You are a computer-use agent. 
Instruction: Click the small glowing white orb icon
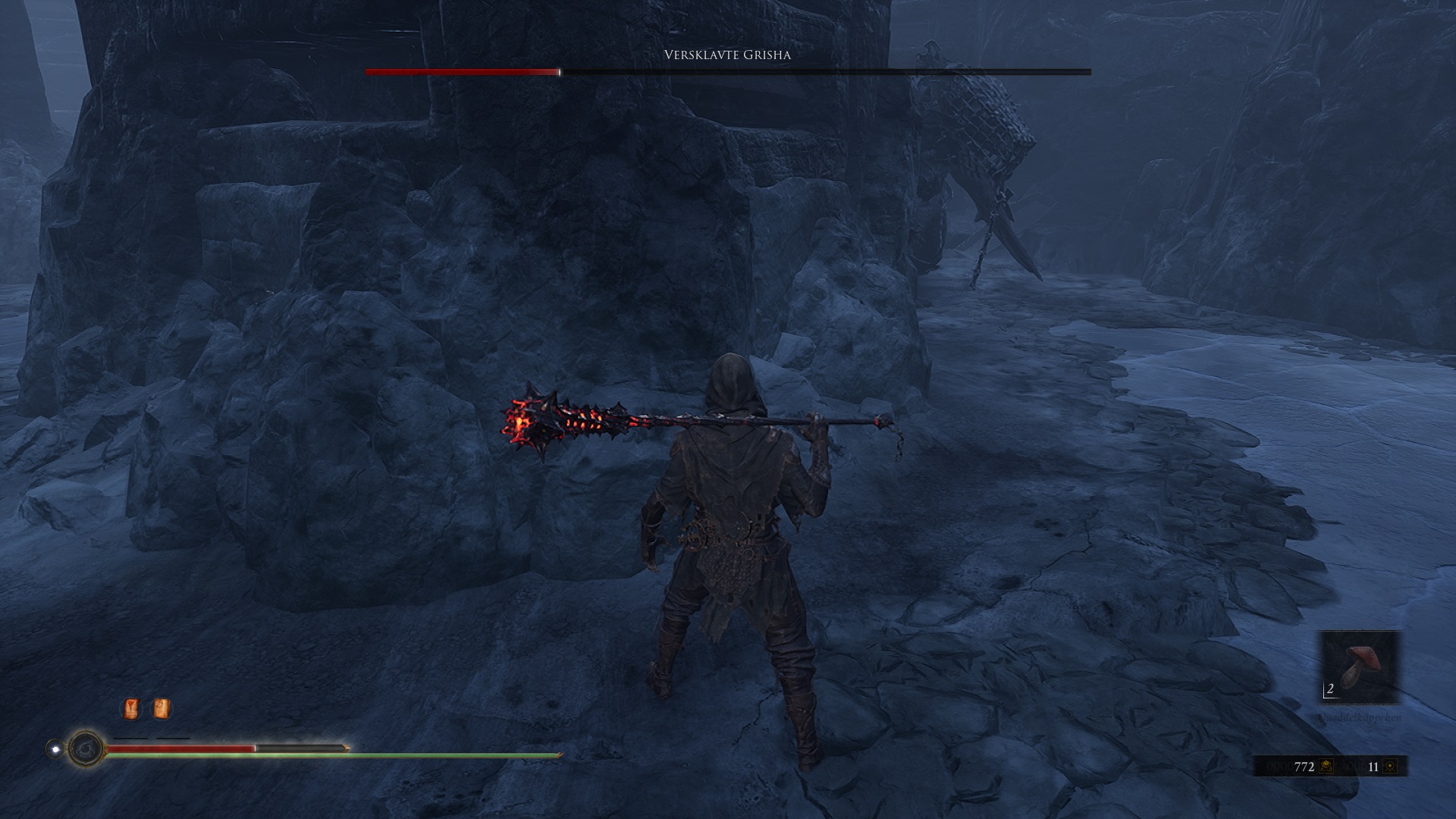(x=55, y=749)
